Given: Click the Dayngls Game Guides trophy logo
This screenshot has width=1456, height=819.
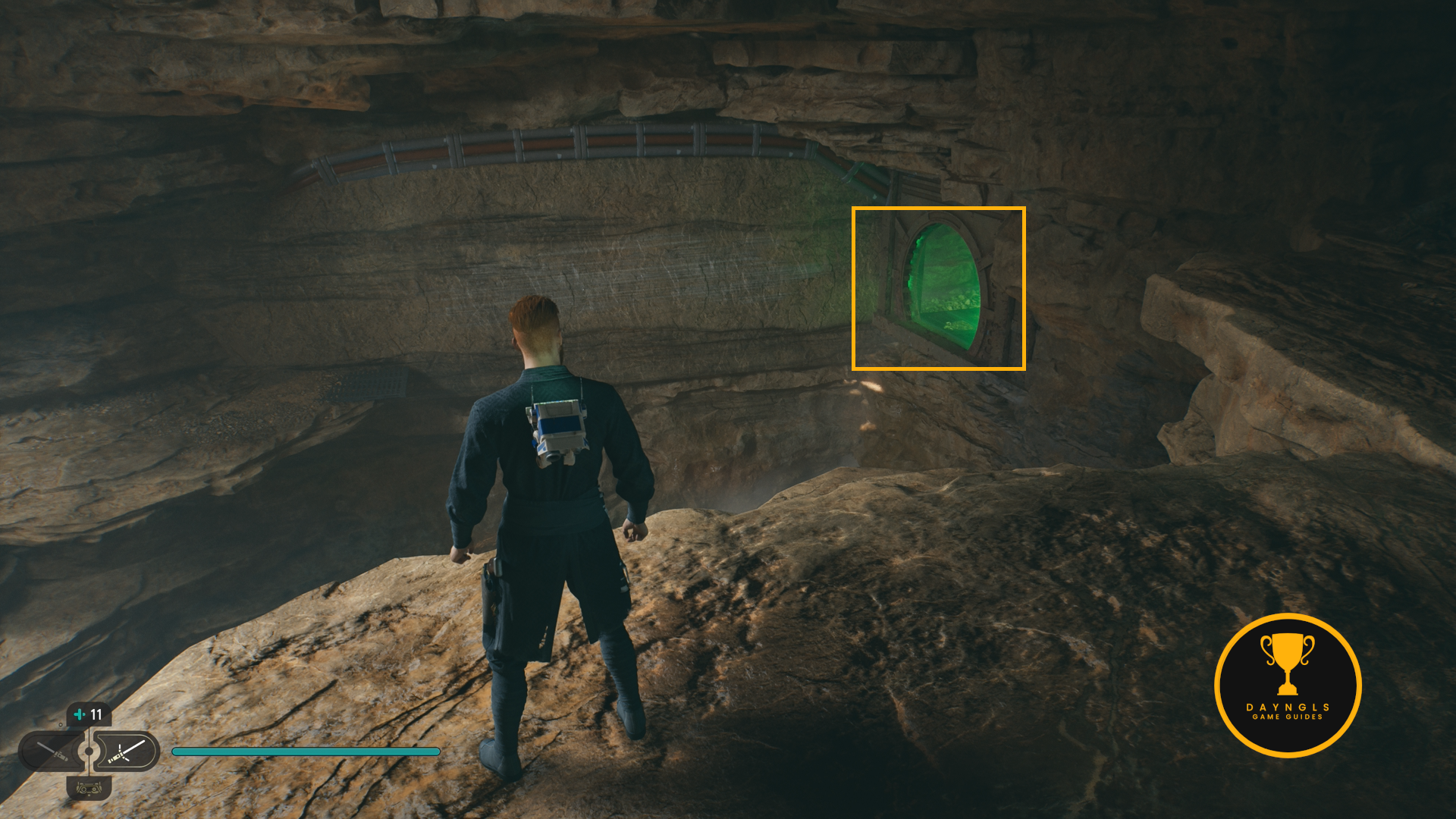Looking at the screenshot, I should (1288, 685).
